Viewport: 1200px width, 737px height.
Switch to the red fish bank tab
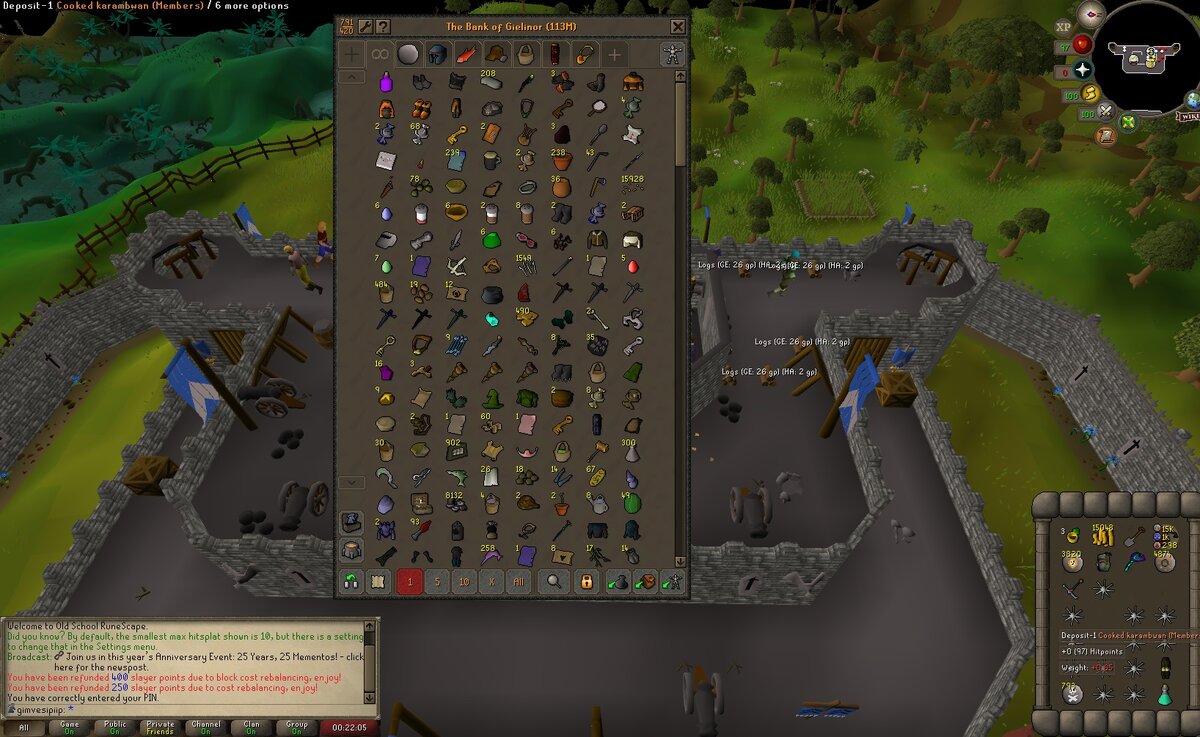pyautogui.click(x=467, y=54)
